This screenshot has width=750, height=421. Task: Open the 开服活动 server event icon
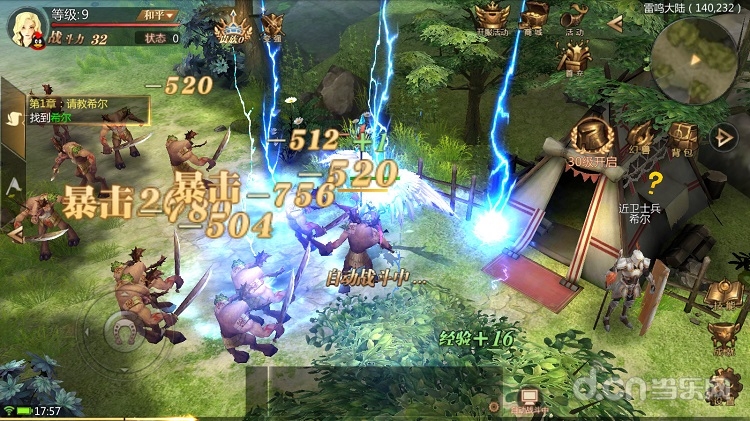tap(491, 17)
